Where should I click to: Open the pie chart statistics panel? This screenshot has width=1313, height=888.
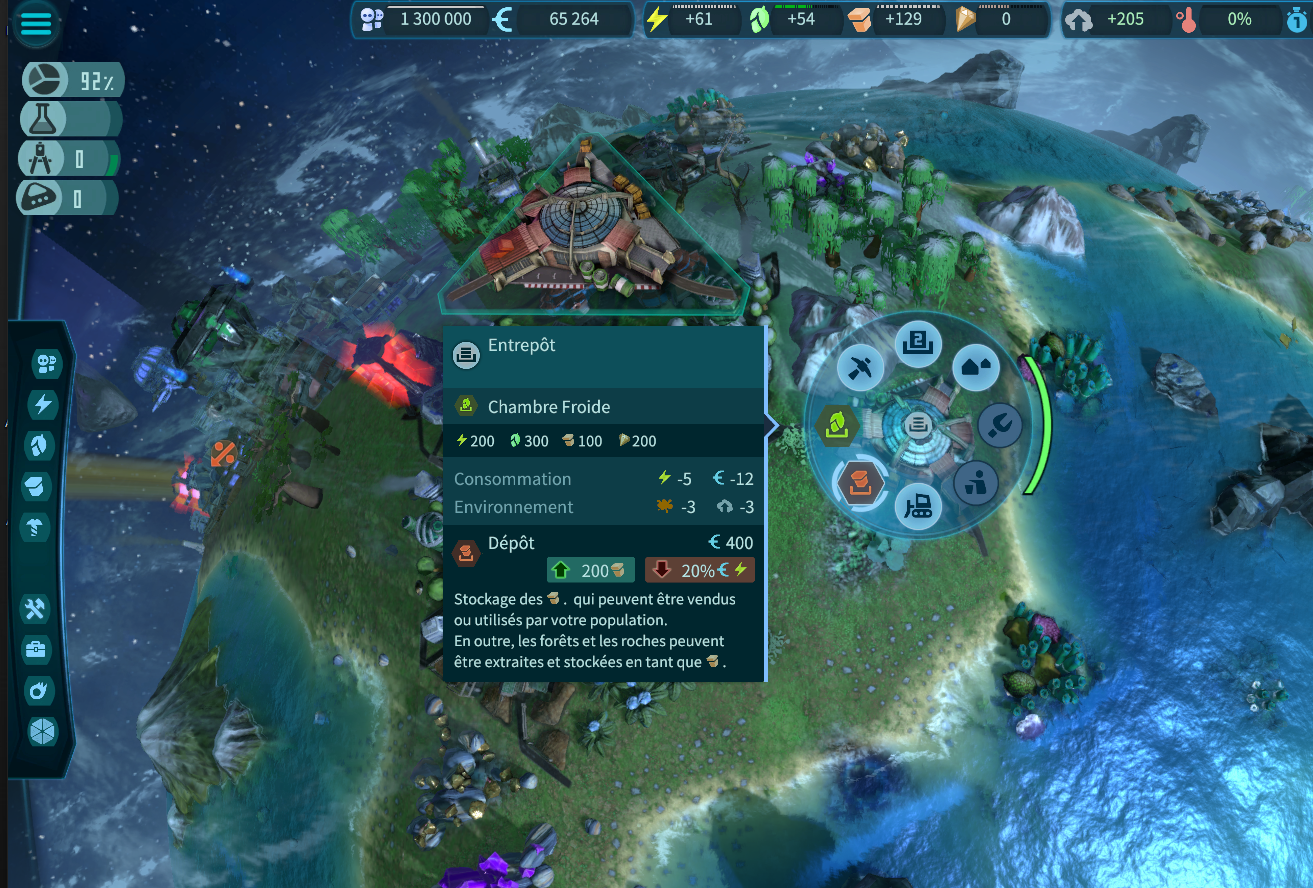coord(46,80)
